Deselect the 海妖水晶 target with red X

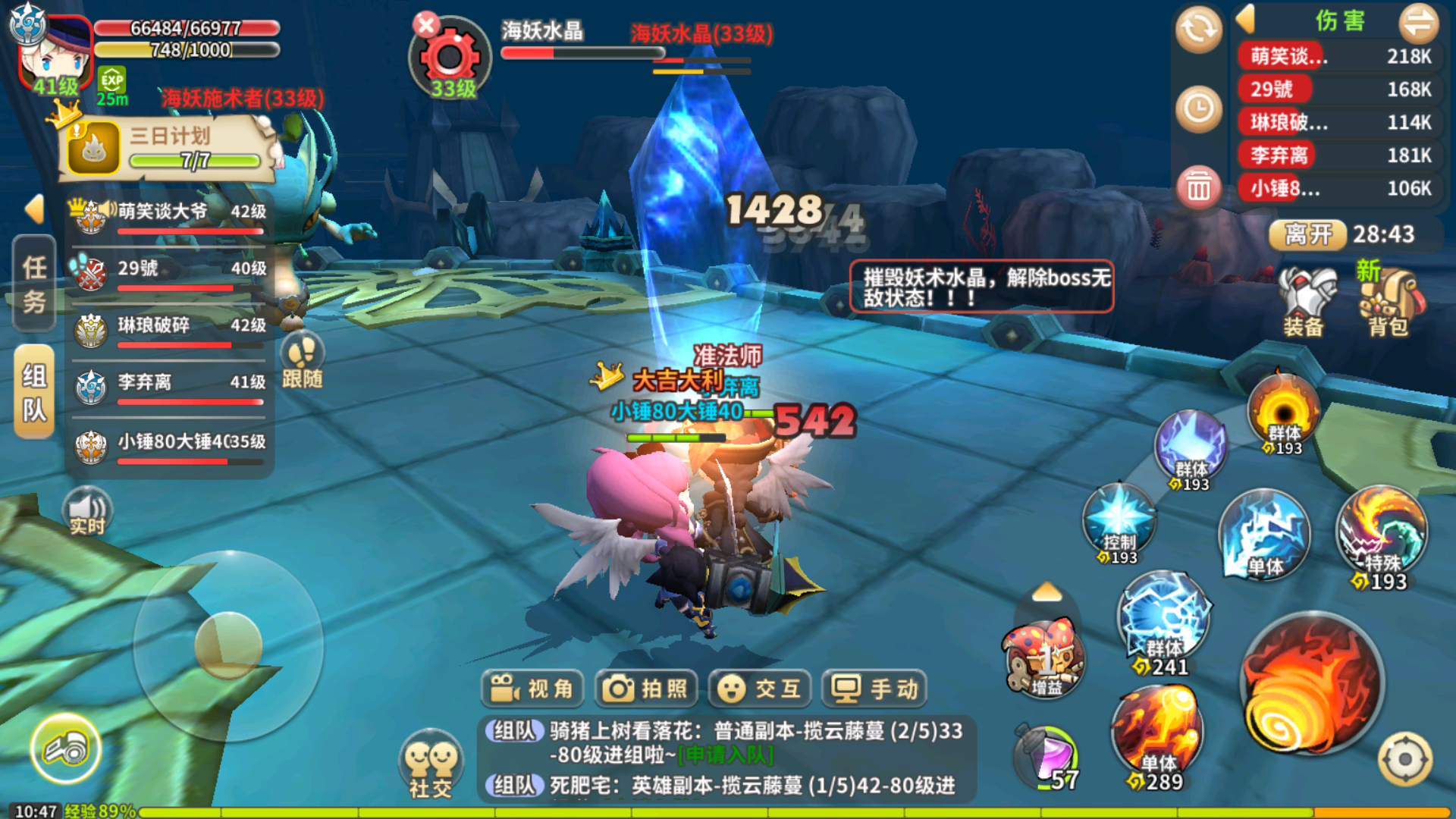426,25
